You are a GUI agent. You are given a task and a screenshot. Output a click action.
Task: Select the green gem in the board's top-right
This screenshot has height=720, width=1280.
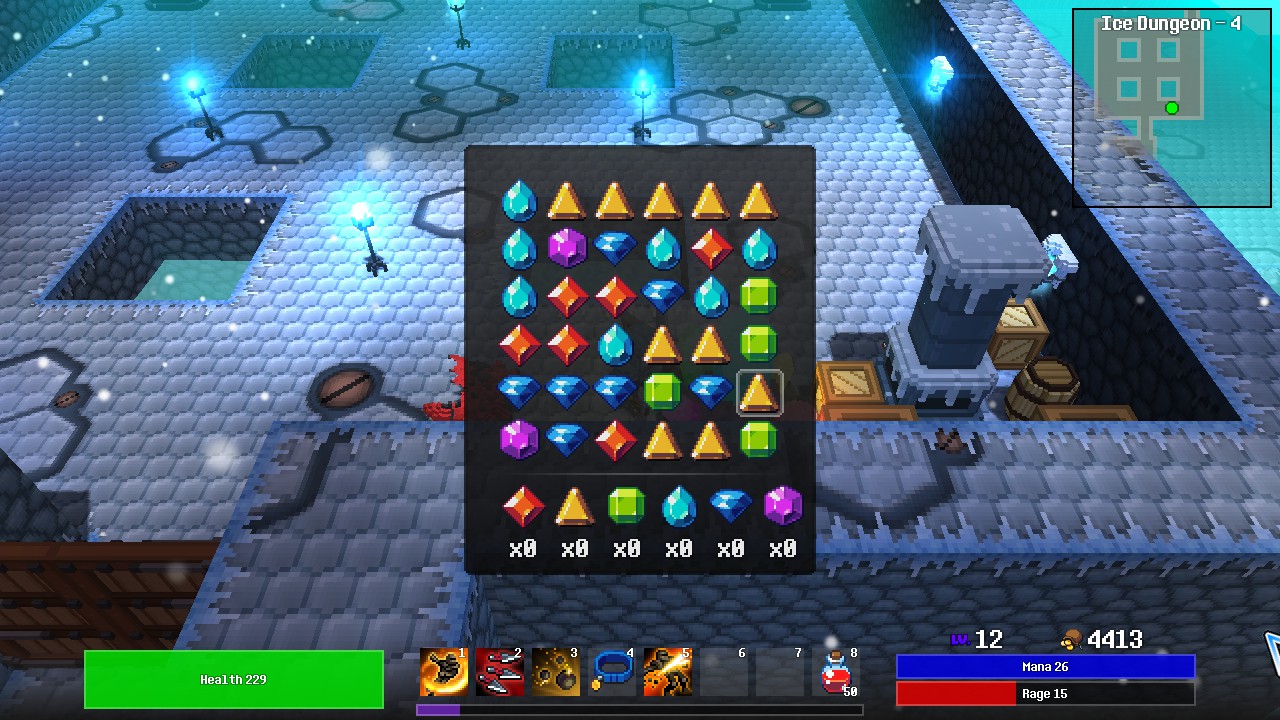coord(758,295)
